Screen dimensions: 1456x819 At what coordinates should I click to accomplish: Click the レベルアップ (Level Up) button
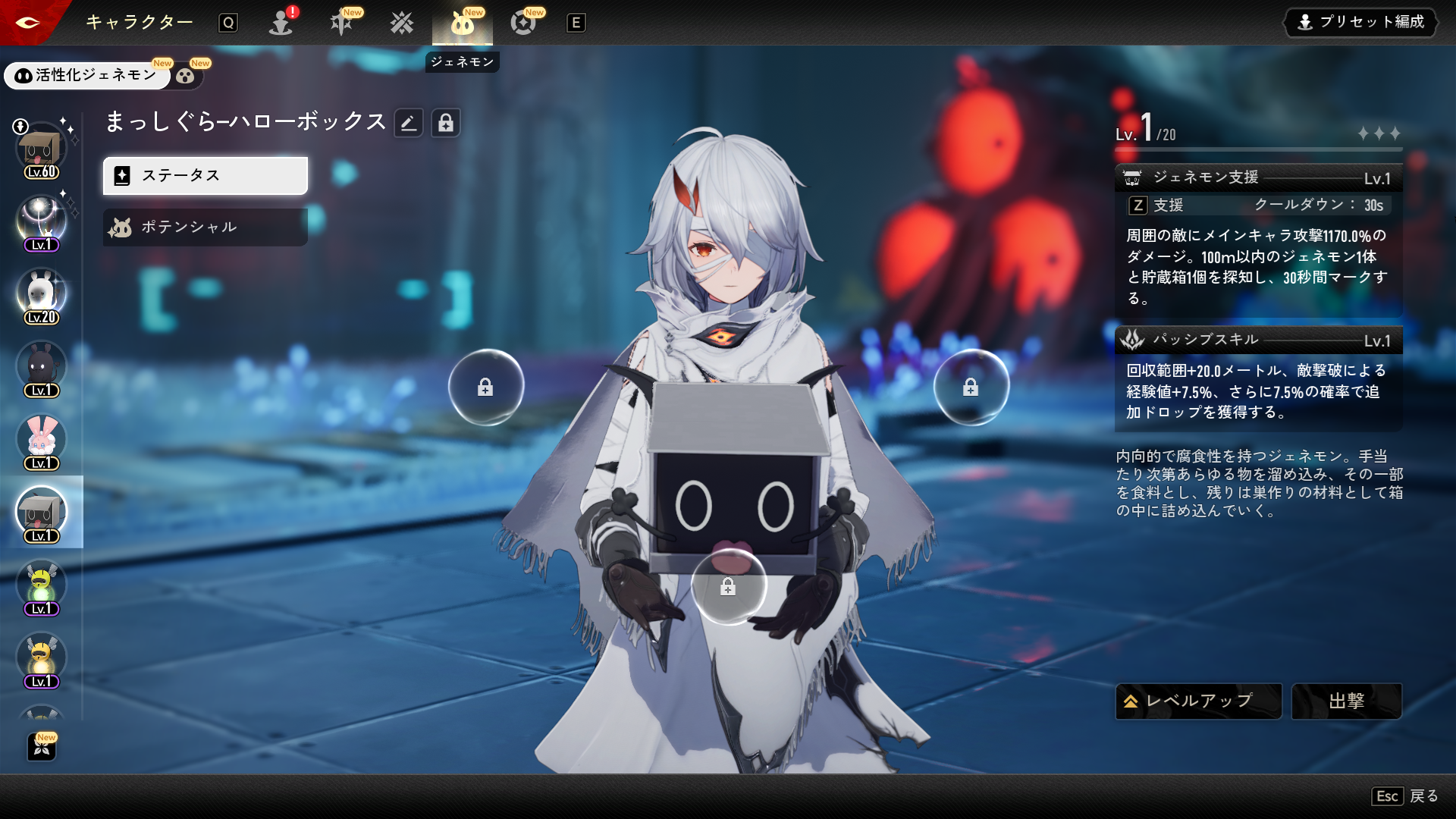pos(1198,701)
